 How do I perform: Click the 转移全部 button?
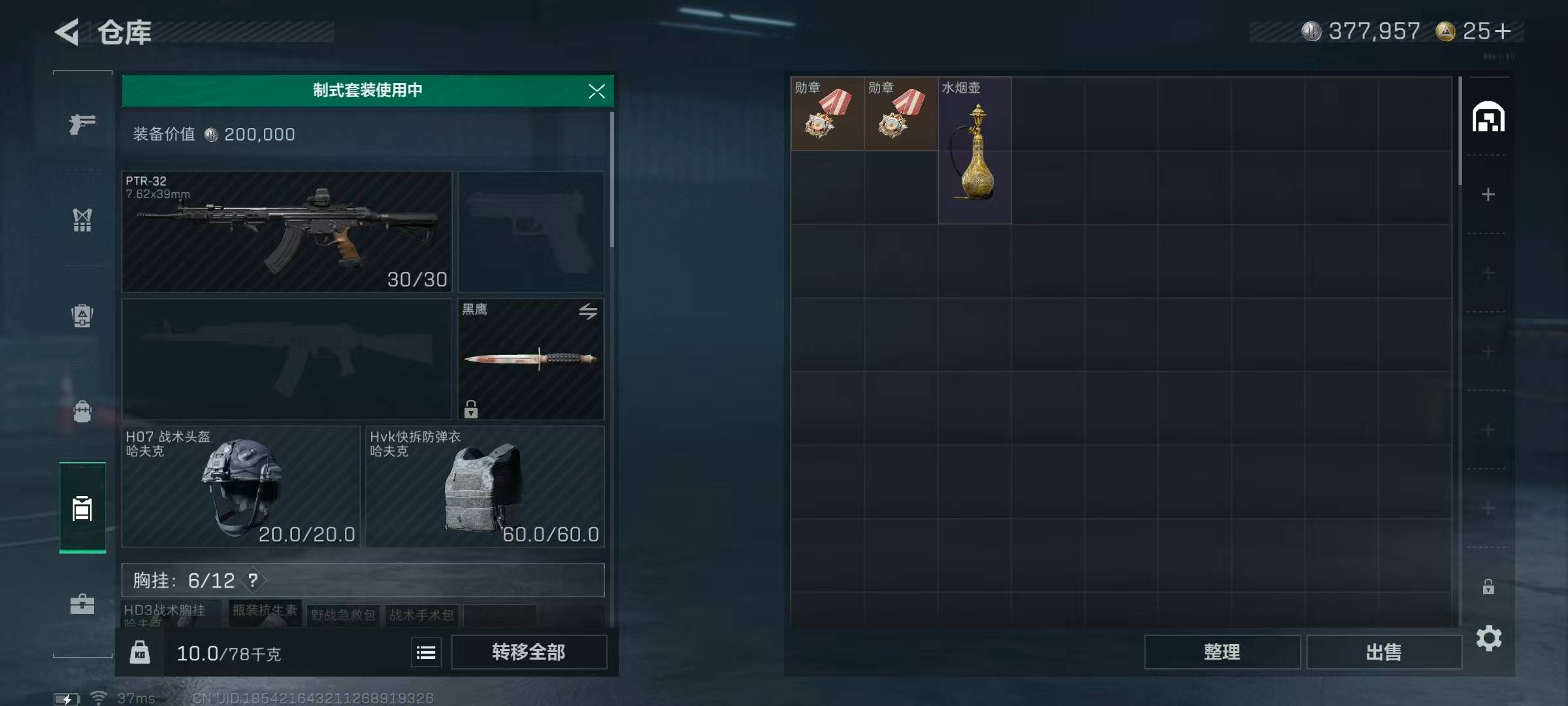[529, 652]
